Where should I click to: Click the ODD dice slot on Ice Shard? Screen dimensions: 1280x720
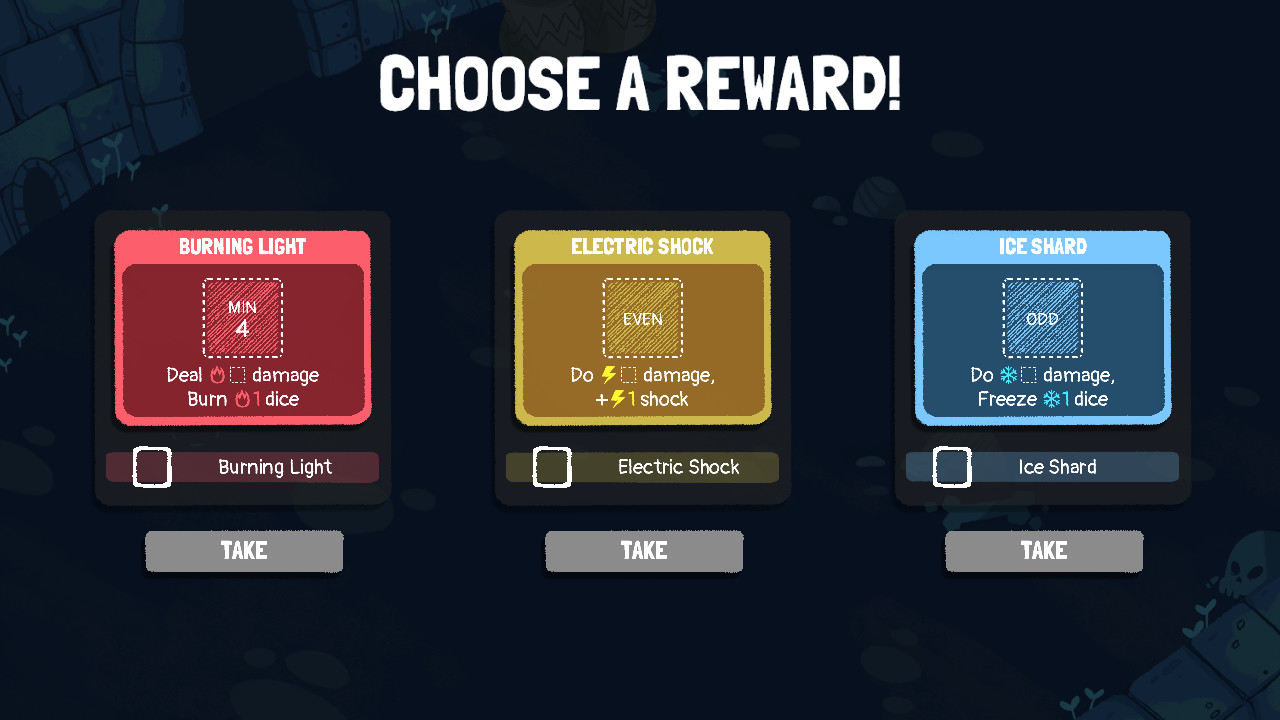pyautogui.click(x=1043, y=318)
